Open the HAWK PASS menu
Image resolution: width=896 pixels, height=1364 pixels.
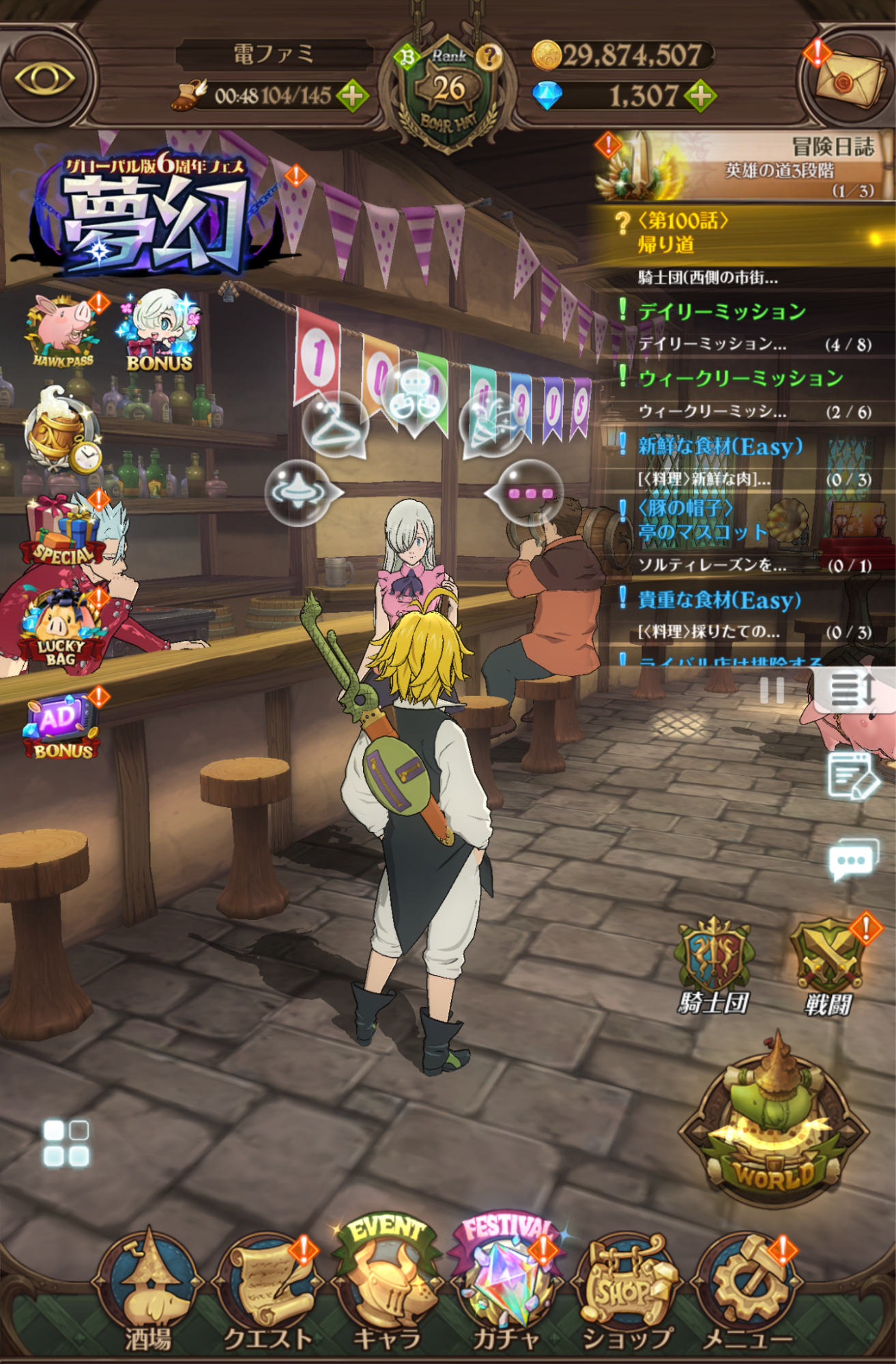click(x=60, y=326)
